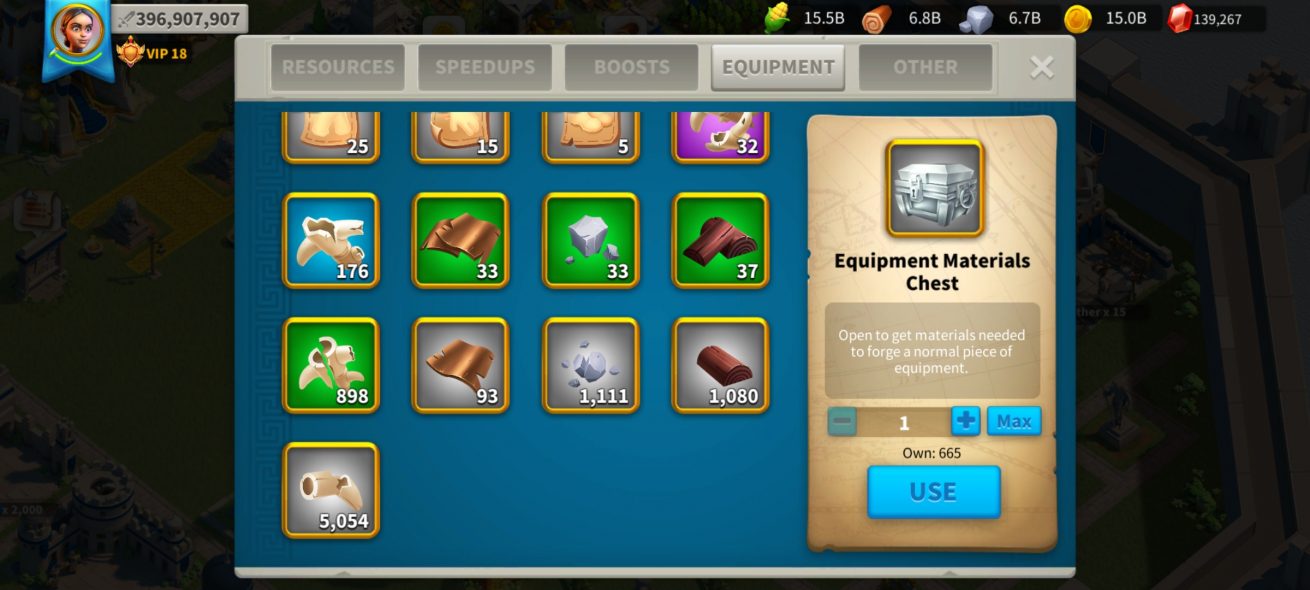Open the player avatar profile
This screenshot has height=590, width=1310.
tap(77, 30)
